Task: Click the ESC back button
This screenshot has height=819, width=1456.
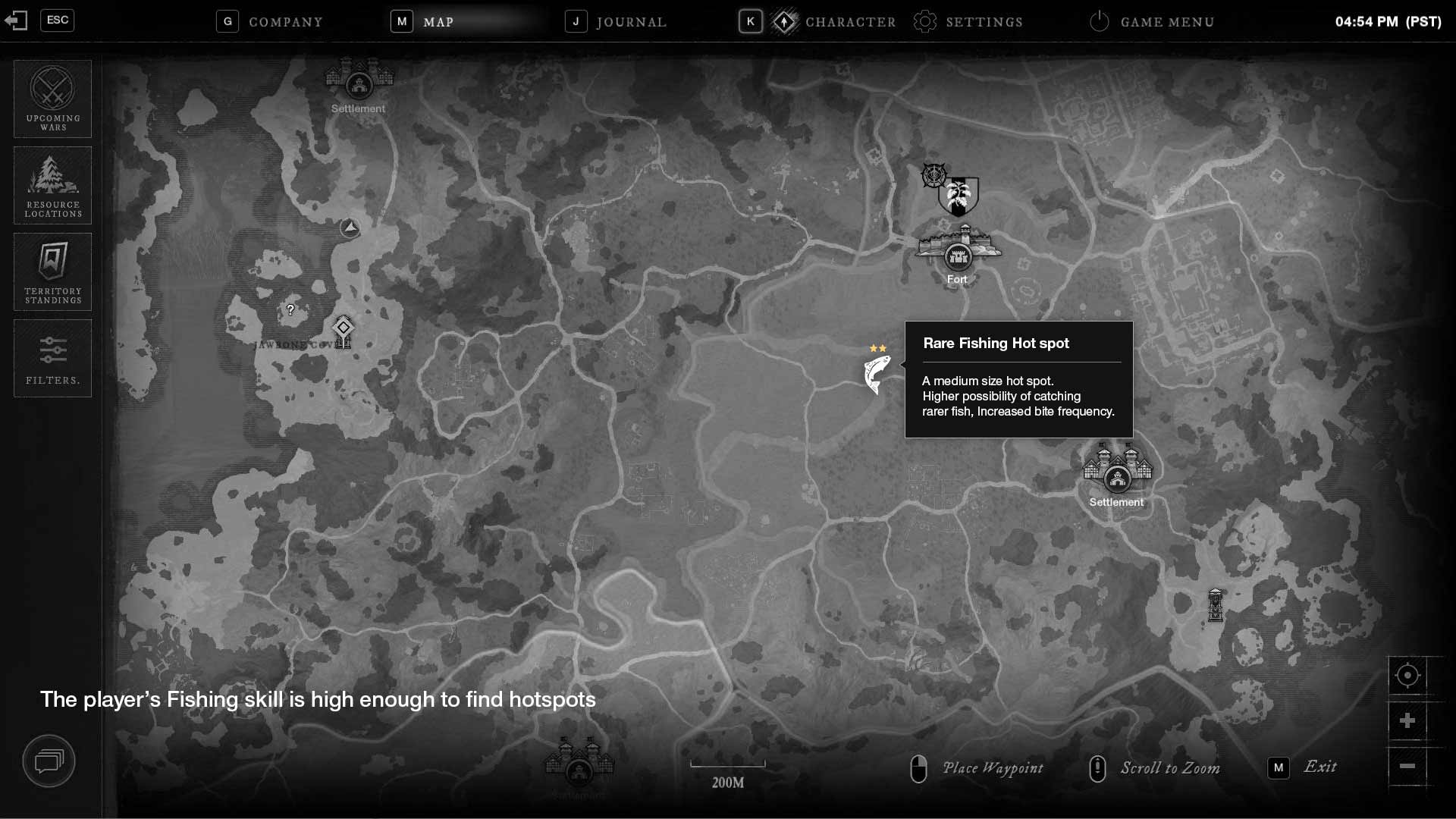Action: [57, 20]
